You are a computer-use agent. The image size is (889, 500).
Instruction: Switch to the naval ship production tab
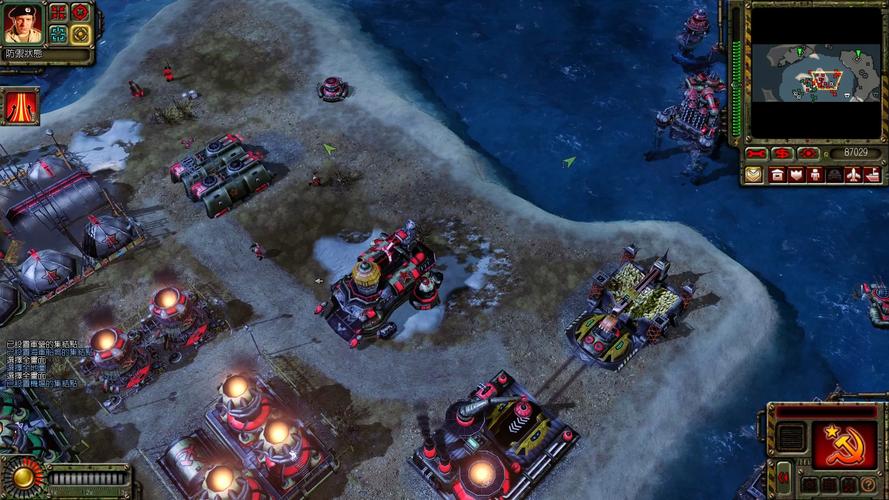pyautogui.click(x=872, y=175)
